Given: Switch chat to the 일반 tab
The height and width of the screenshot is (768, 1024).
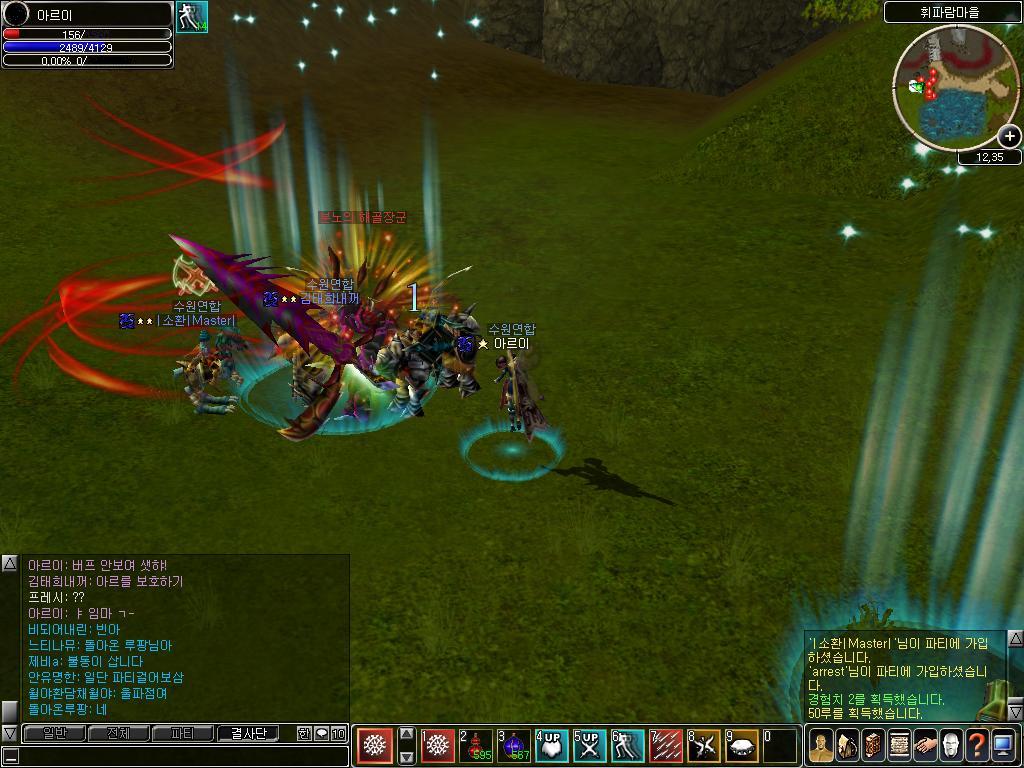Looking at the screenshot, I should [55, 733].
